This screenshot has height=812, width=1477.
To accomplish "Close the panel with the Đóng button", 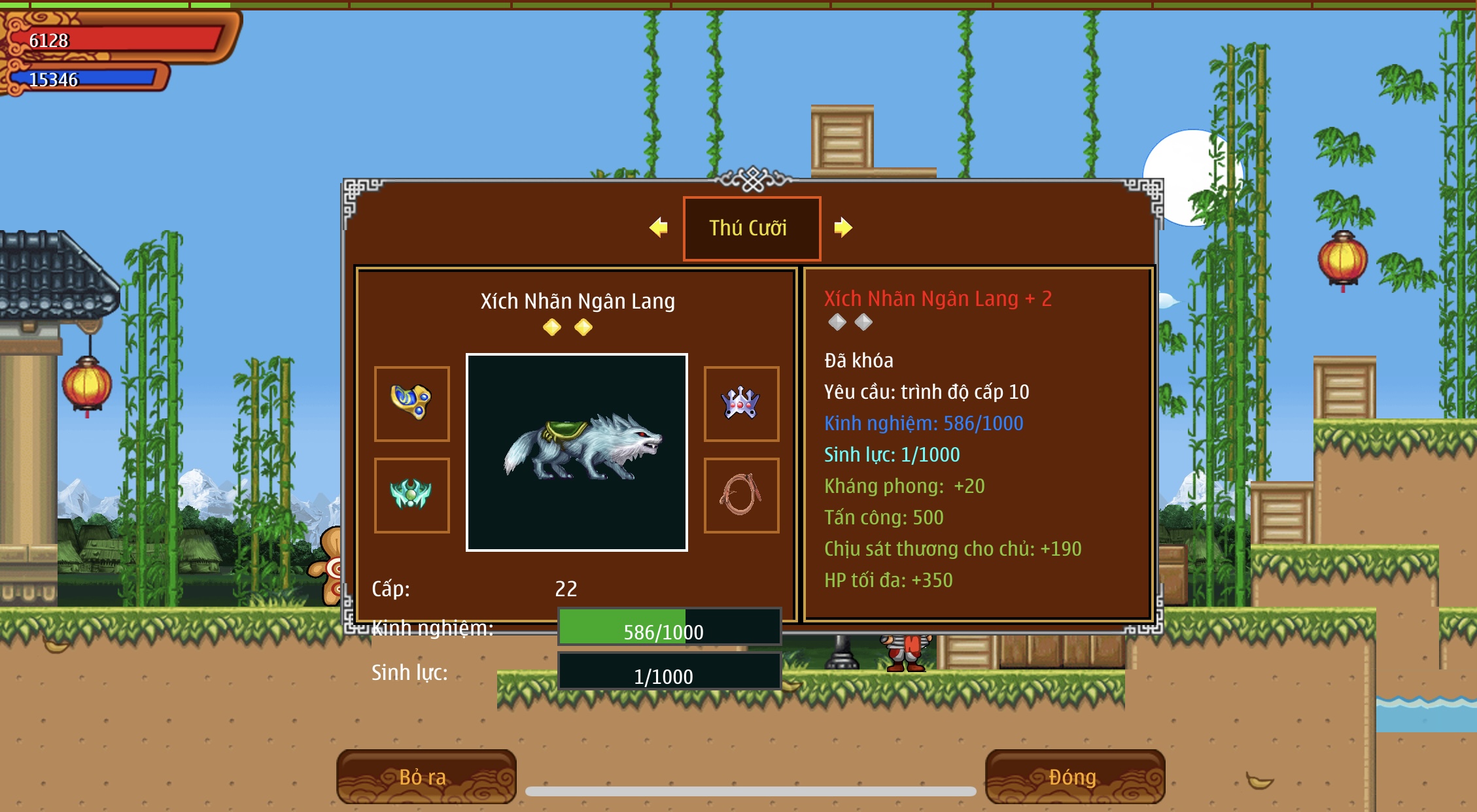I will [1074, 777].
